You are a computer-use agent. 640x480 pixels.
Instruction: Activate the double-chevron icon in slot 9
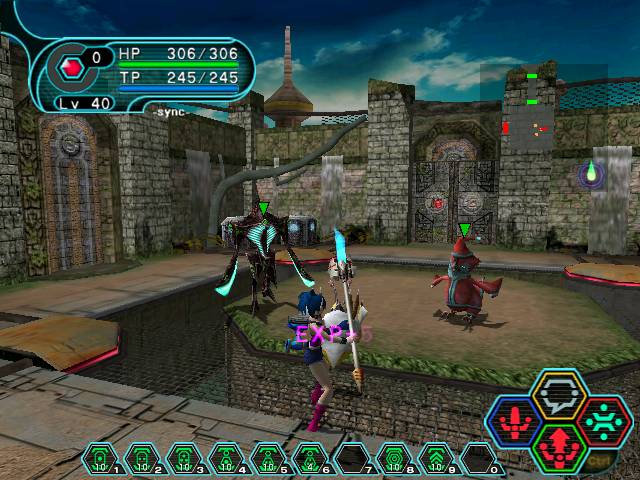pyautogui.click(x=437, y=458)
